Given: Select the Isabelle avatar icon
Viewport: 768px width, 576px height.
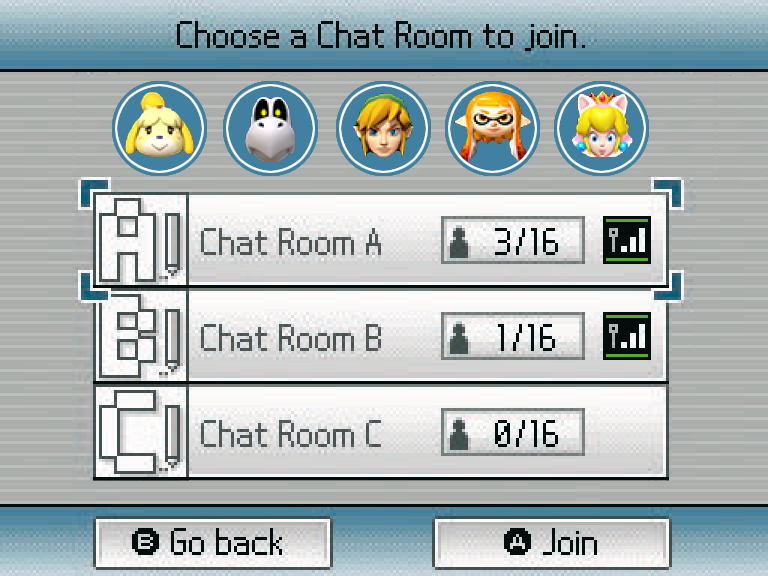Looking at the screenshot, I should [x=160, y=129].
